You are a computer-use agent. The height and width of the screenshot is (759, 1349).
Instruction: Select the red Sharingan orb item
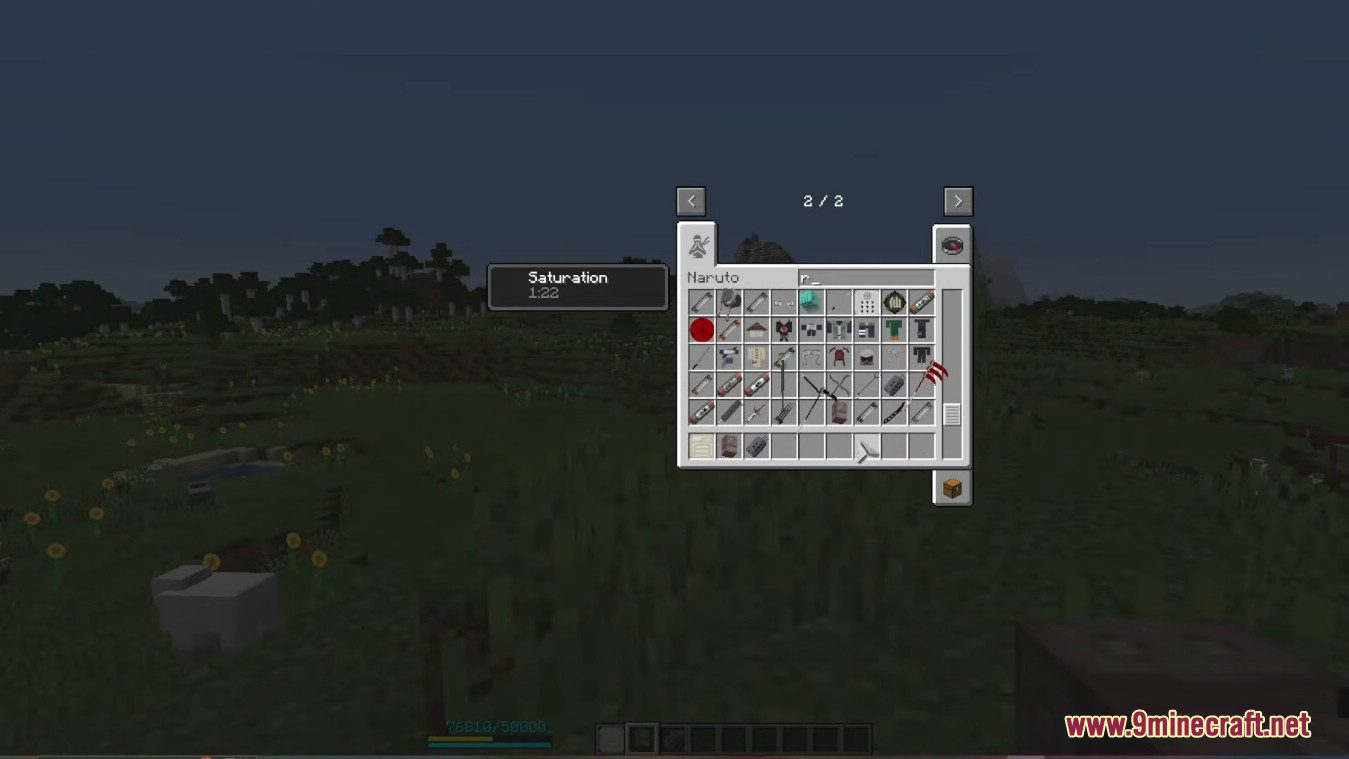click(700, 330)
